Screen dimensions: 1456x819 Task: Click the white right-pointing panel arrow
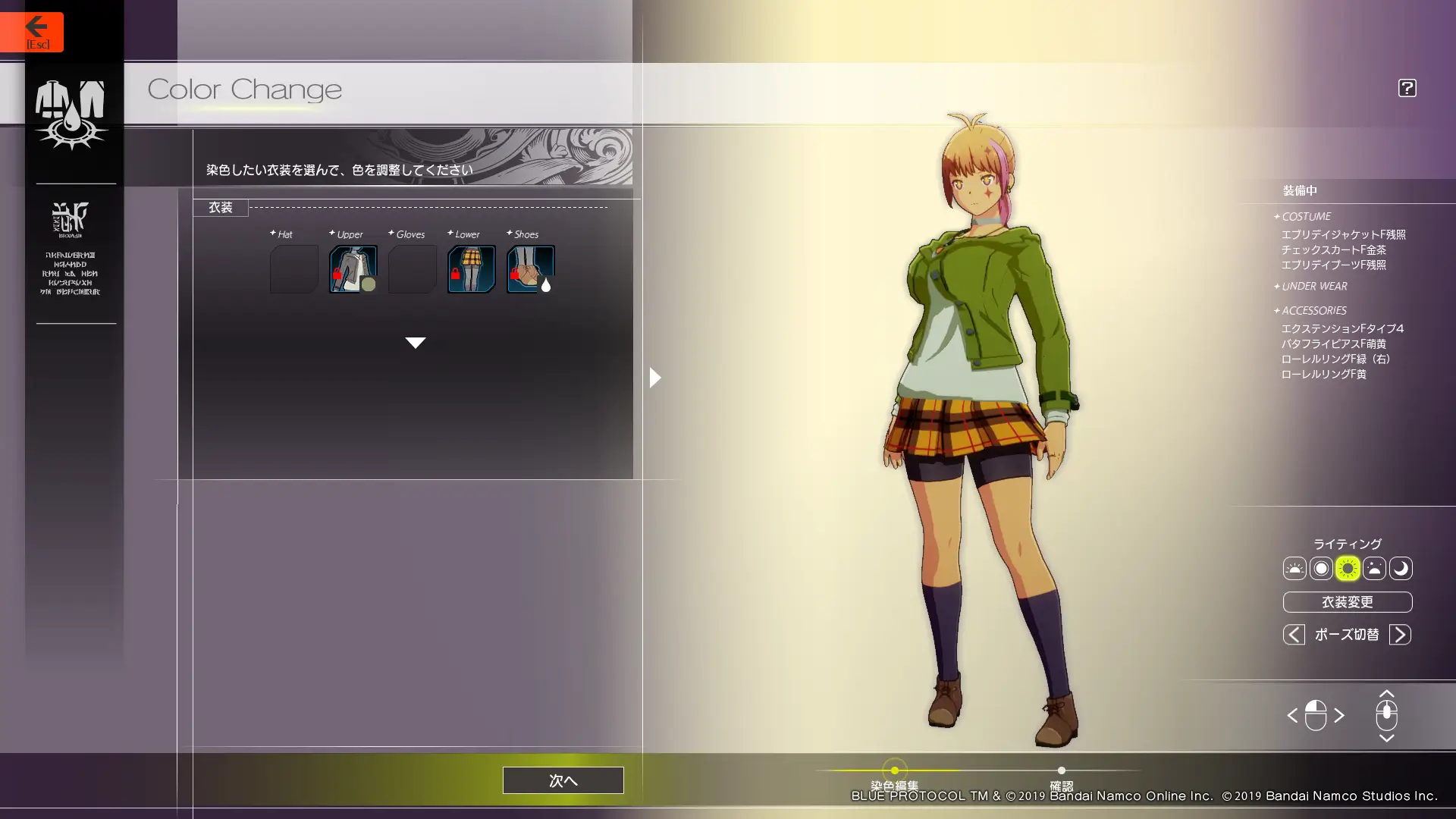655,377
